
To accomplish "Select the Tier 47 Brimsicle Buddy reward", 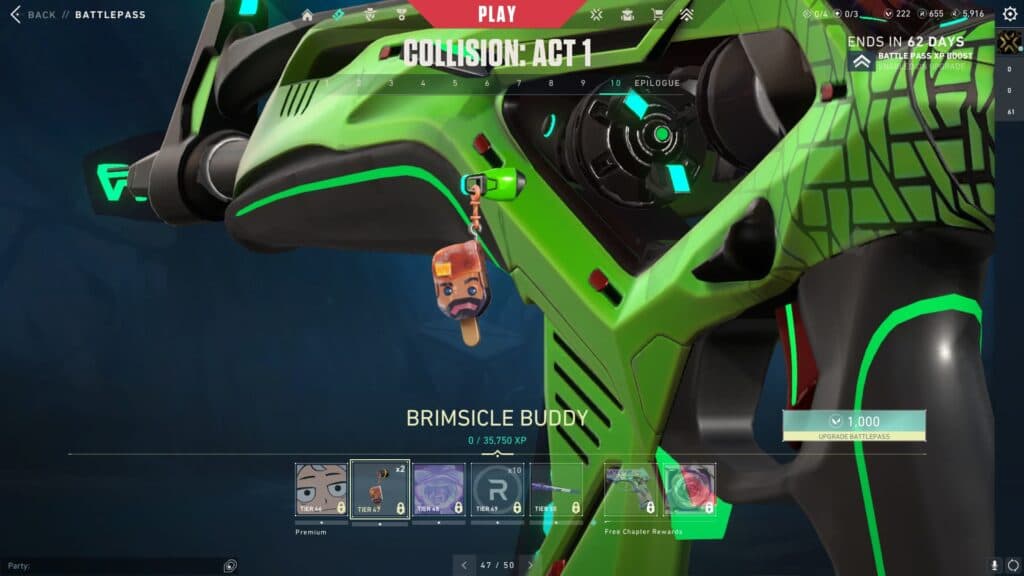I will point(379,490).
